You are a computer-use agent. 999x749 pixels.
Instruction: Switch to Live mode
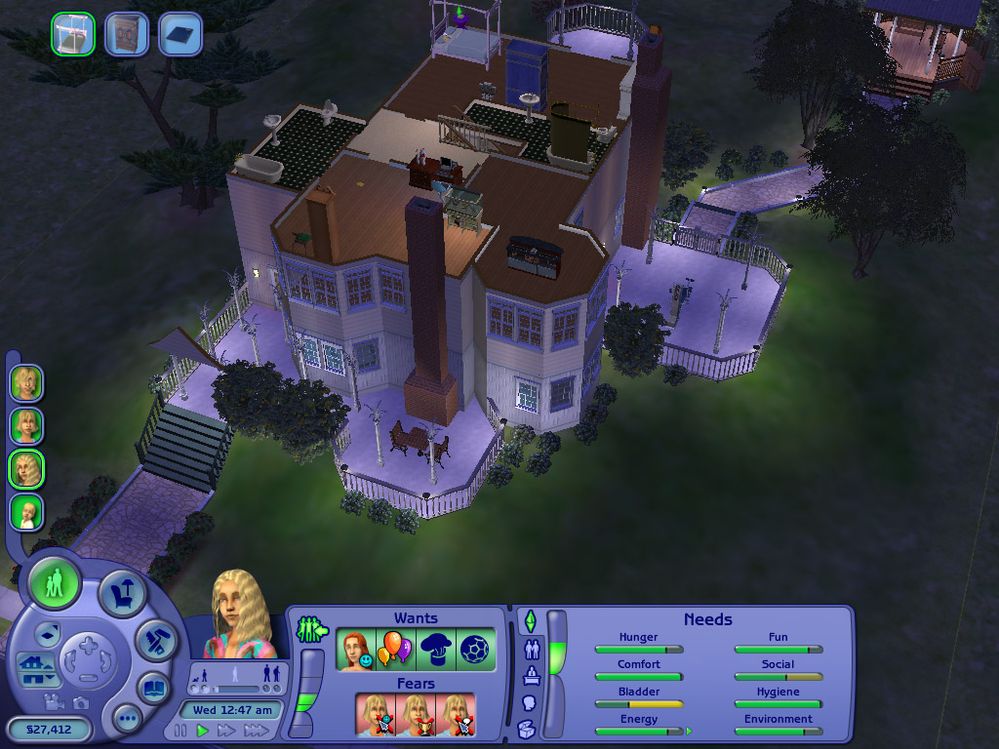tap(54, 583)
